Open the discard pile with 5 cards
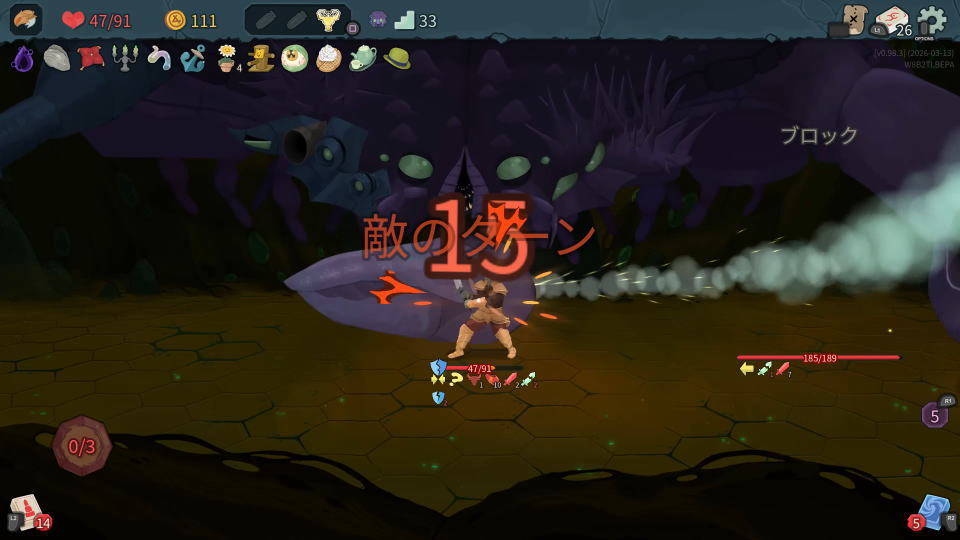The width and height of the screenshot is (960, 540). pyautogui.click(x=932, y=511)
